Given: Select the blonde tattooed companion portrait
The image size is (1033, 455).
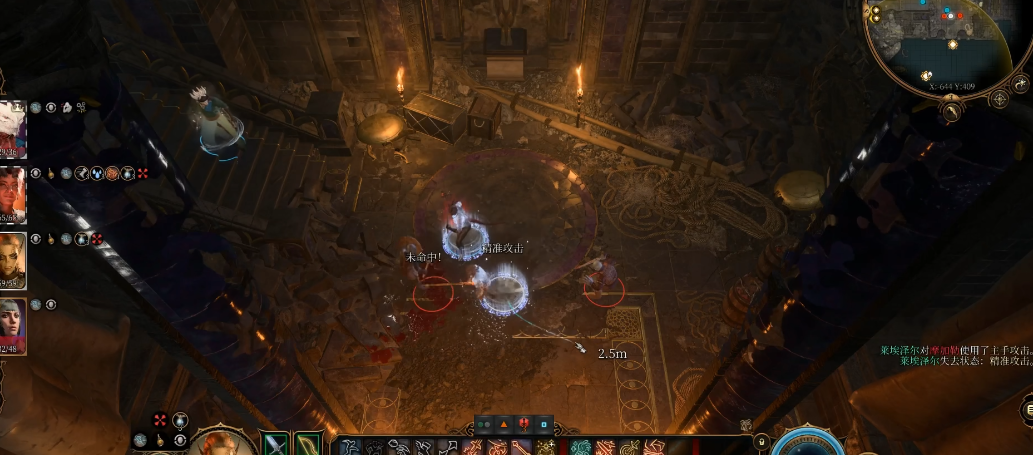Looking at the screenshot, I should (12, 260).
